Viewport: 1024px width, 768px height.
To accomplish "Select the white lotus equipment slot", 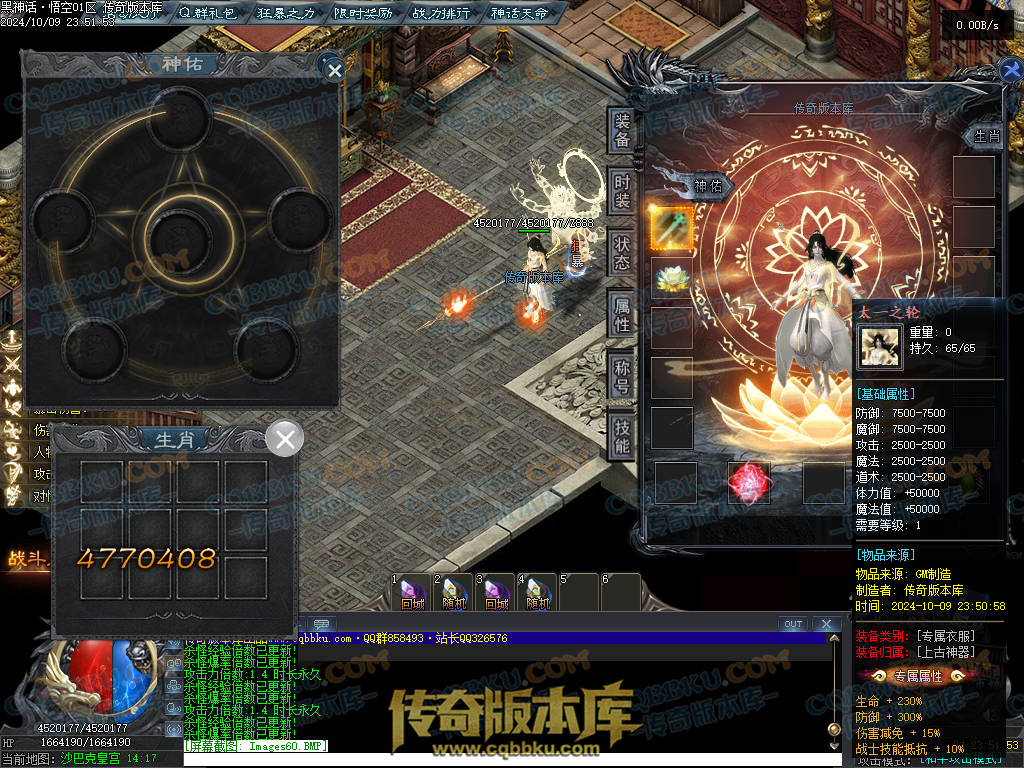I will 672,278.
